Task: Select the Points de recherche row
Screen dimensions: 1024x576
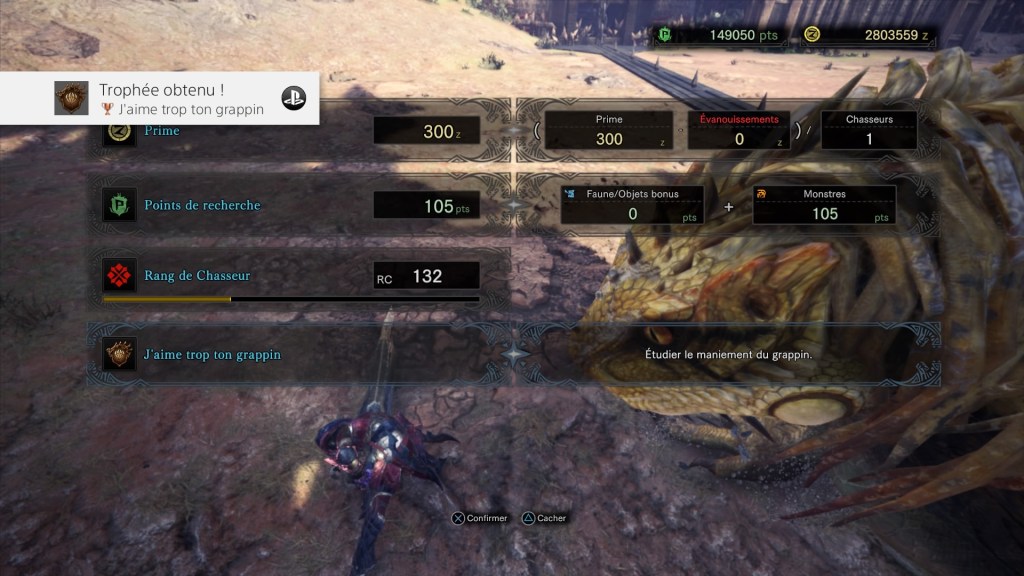Action: (x=300, y=205)
